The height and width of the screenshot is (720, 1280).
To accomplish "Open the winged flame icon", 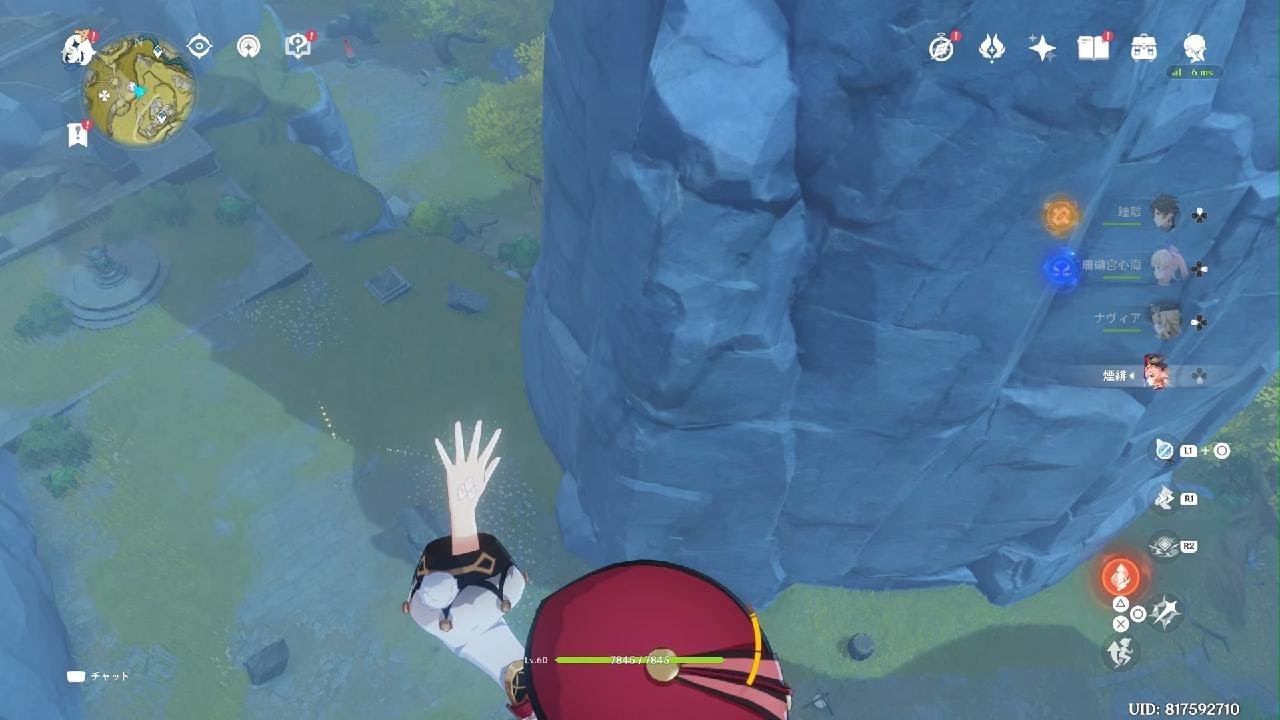I will 991,47.
